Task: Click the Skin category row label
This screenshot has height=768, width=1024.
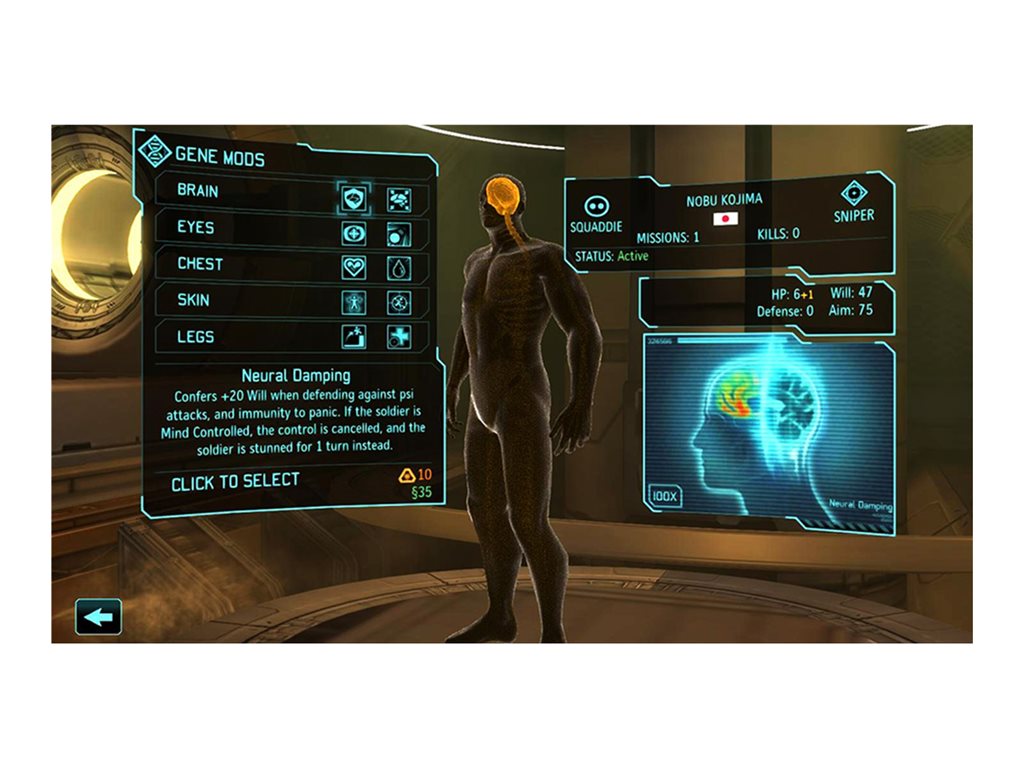Action: click(194, 300)
